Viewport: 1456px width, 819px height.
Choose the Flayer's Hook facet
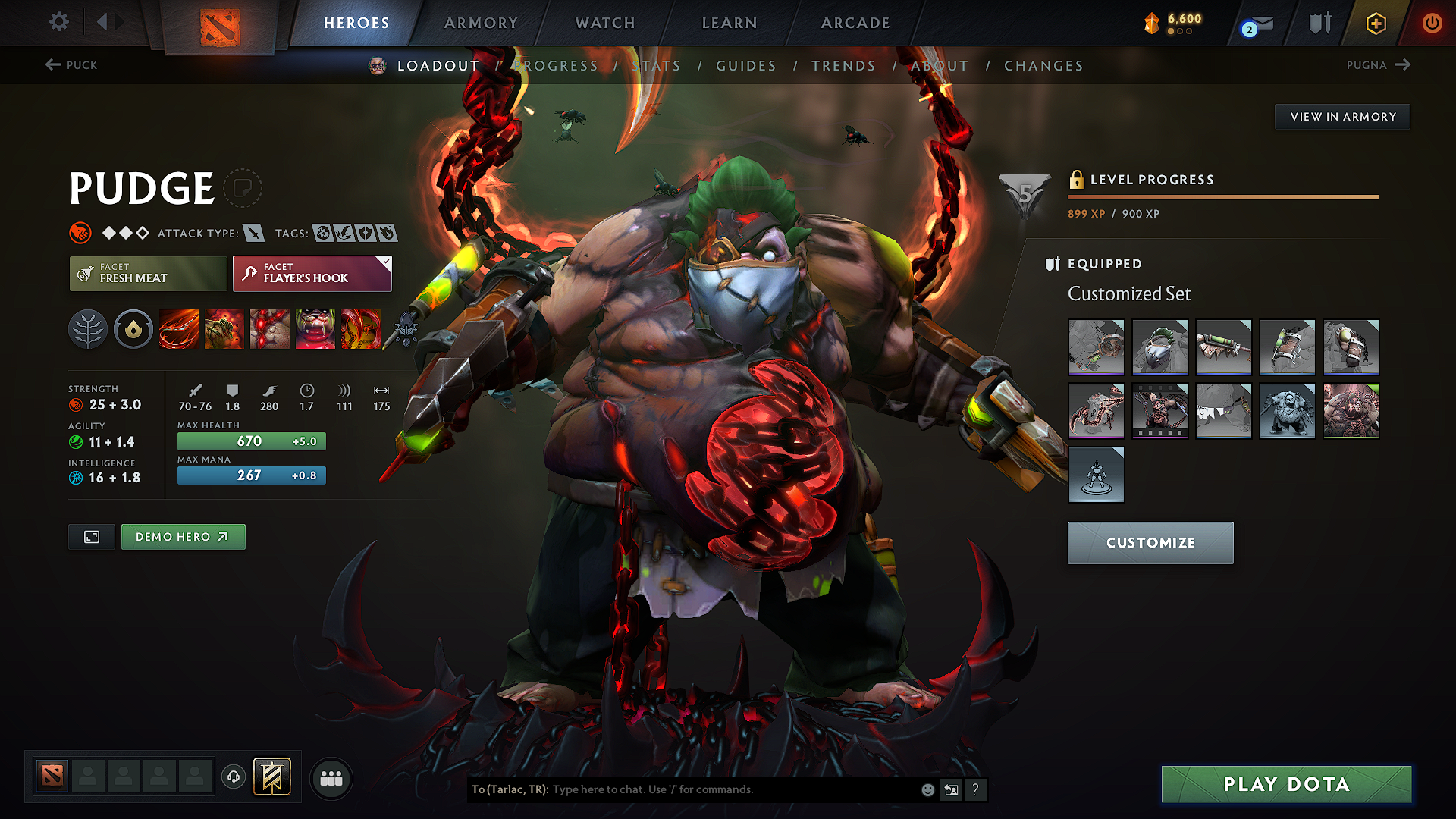[312, 274]
